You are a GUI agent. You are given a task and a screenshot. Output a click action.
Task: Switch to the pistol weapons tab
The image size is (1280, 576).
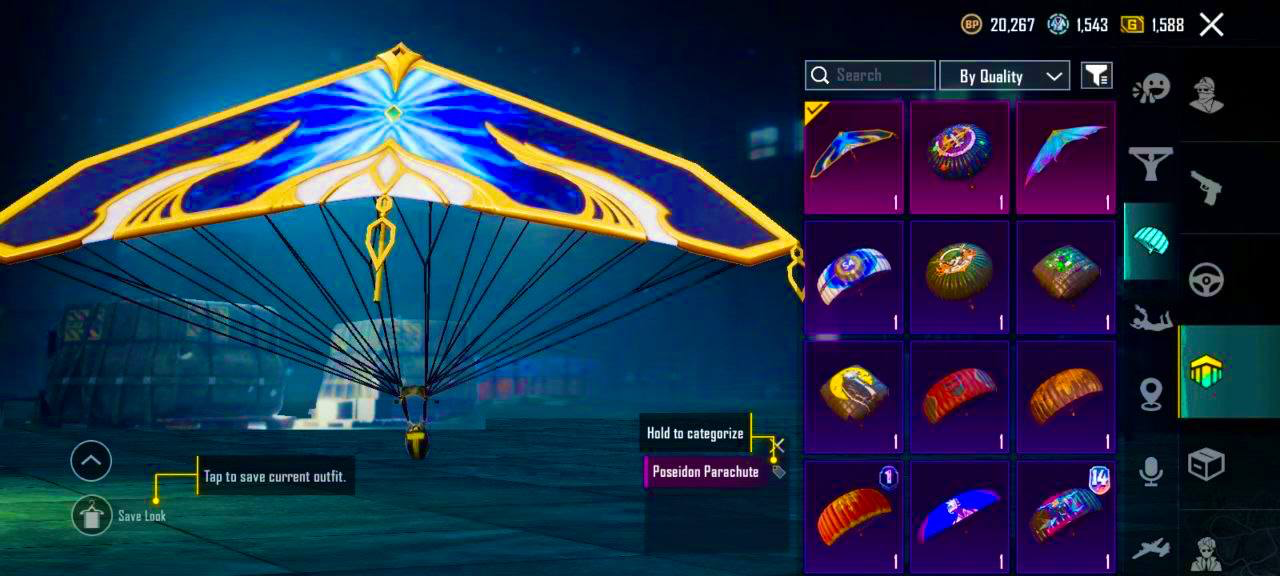click(1206, 185)
